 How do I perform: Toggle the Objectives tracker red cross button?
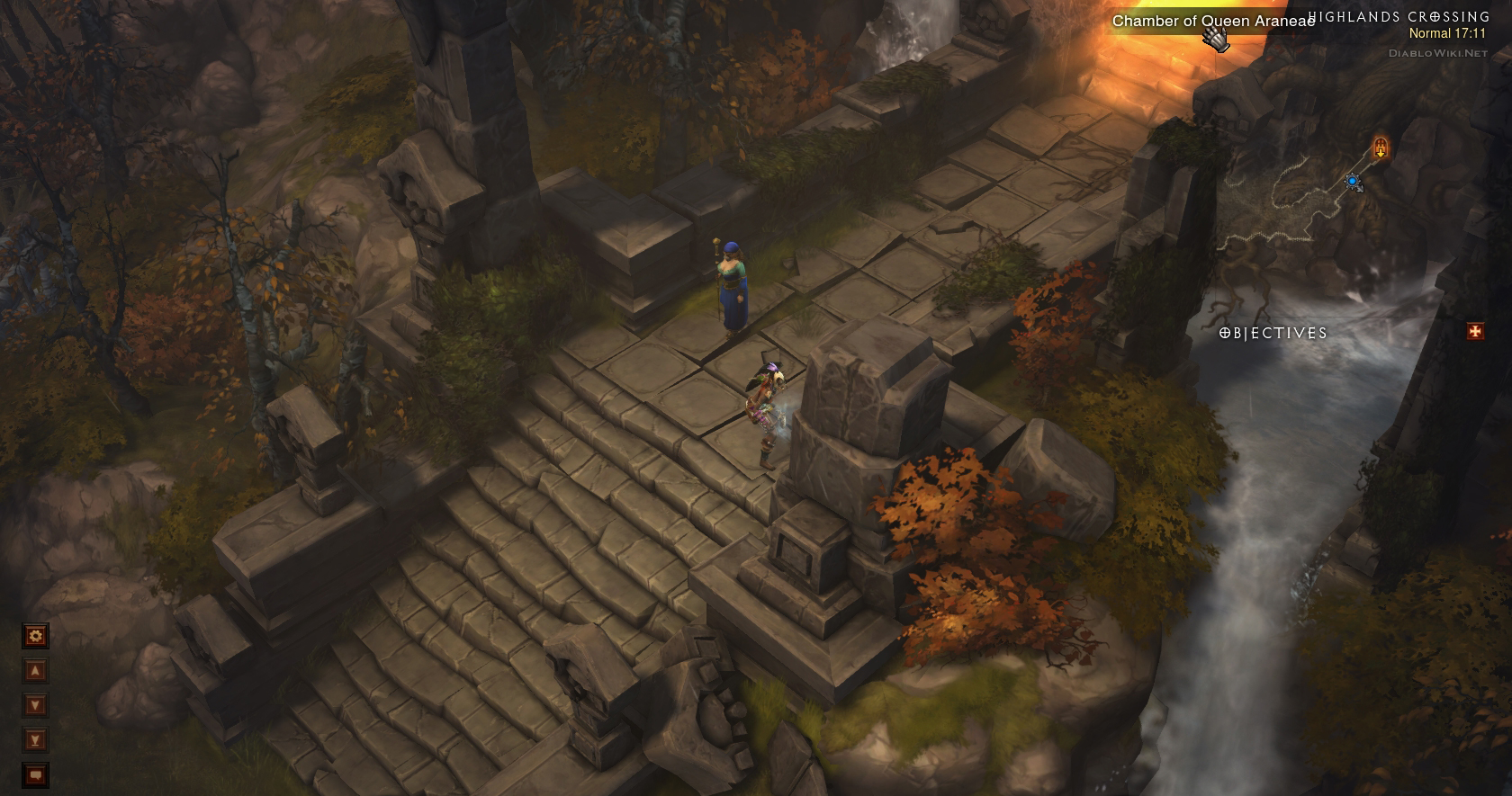click(1475, 332)
